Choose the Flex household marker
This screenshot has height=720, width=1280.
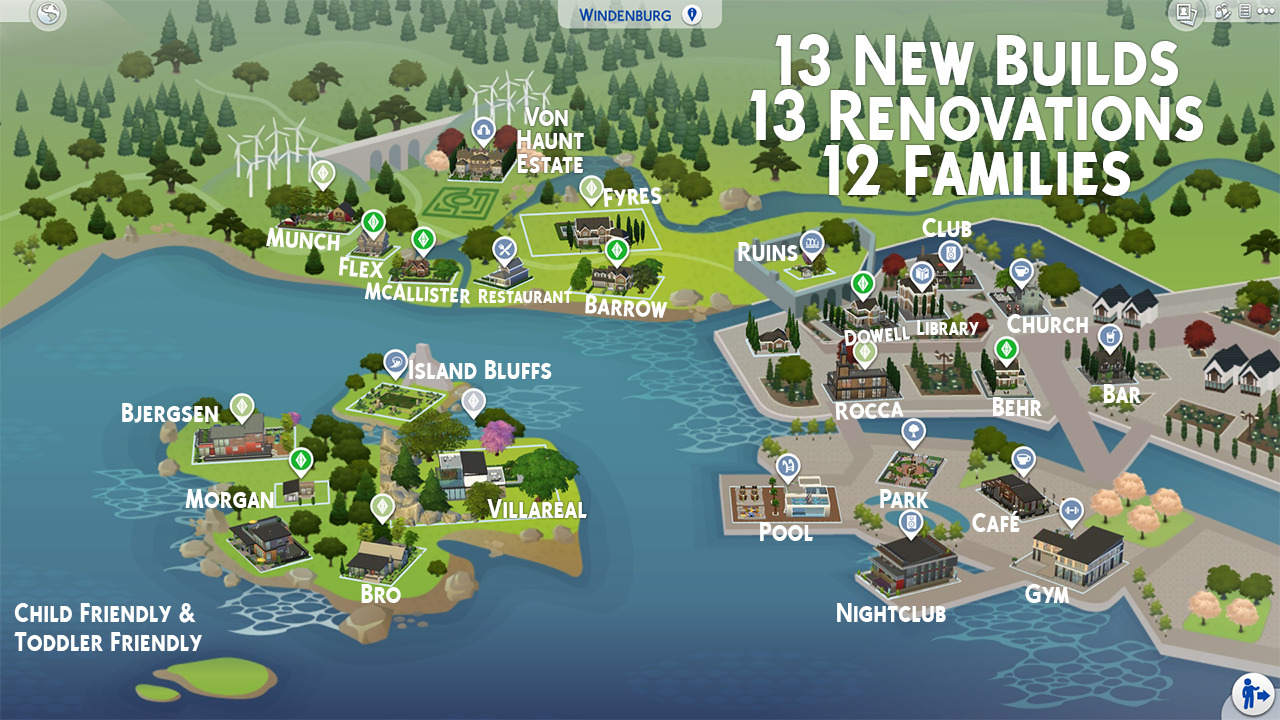[x=373, y=221]
